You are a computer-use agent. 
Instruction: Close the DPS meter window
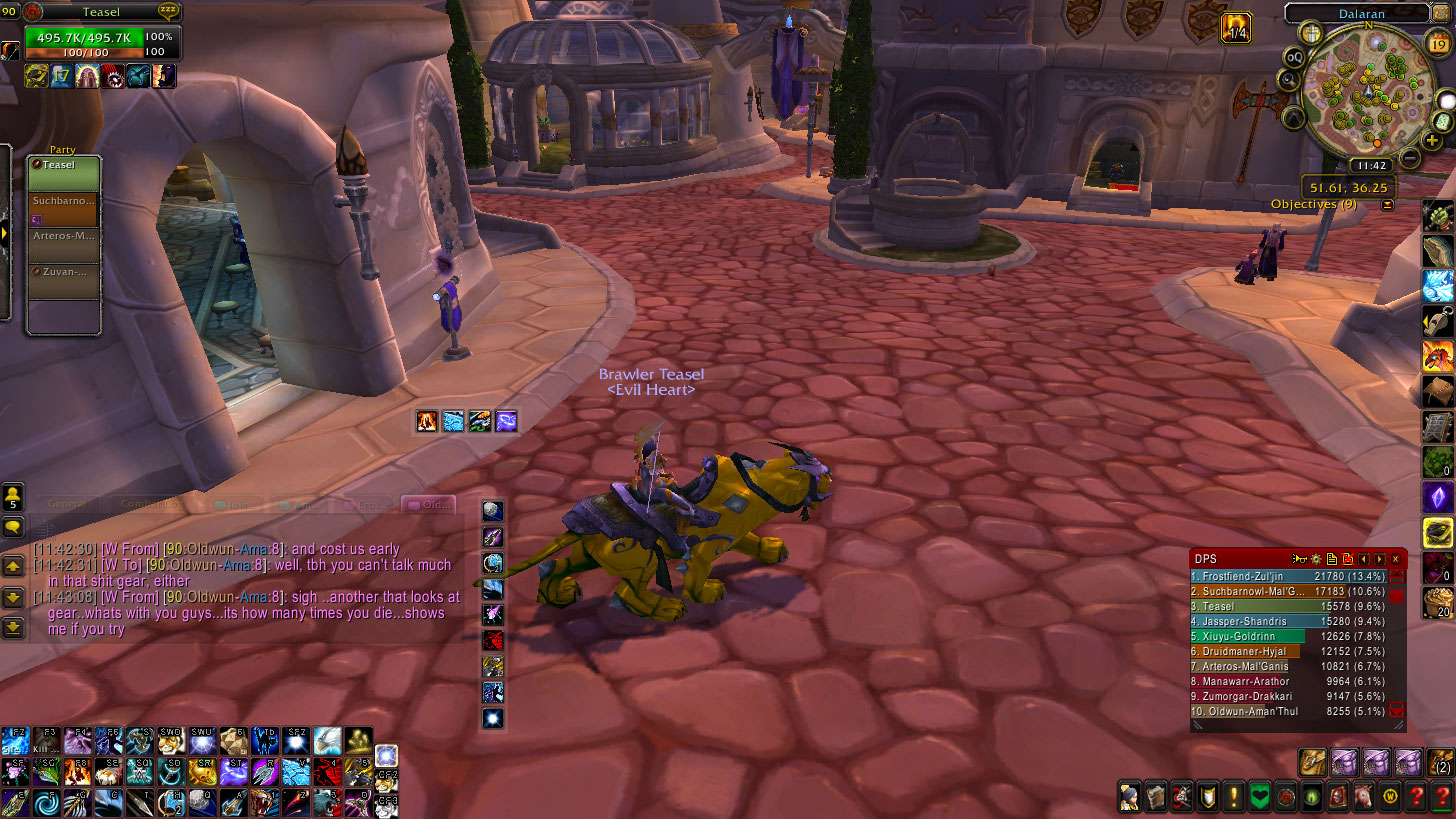1395,559
